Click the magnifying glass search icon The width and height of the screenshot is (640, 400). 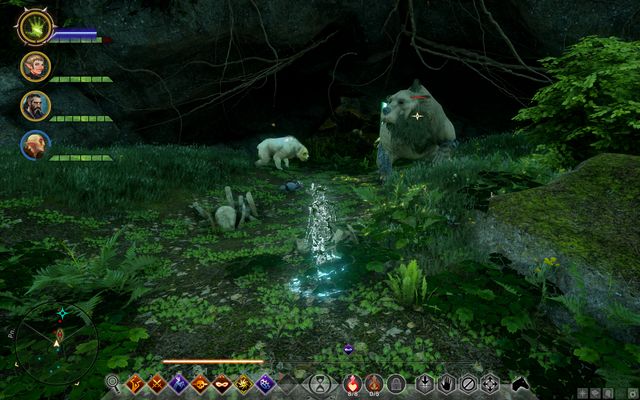113,383
